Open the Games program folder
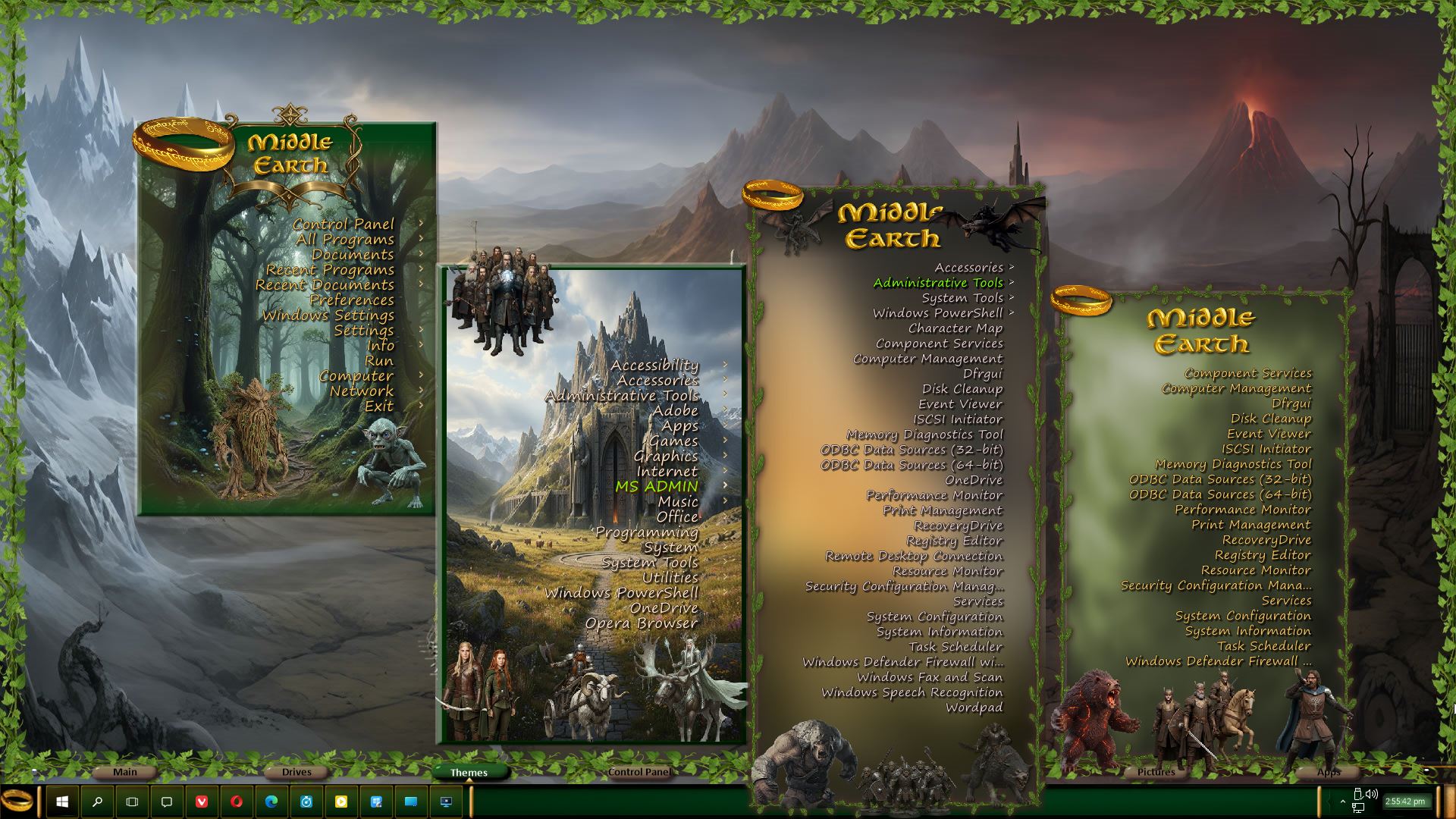 click(673, 441)
